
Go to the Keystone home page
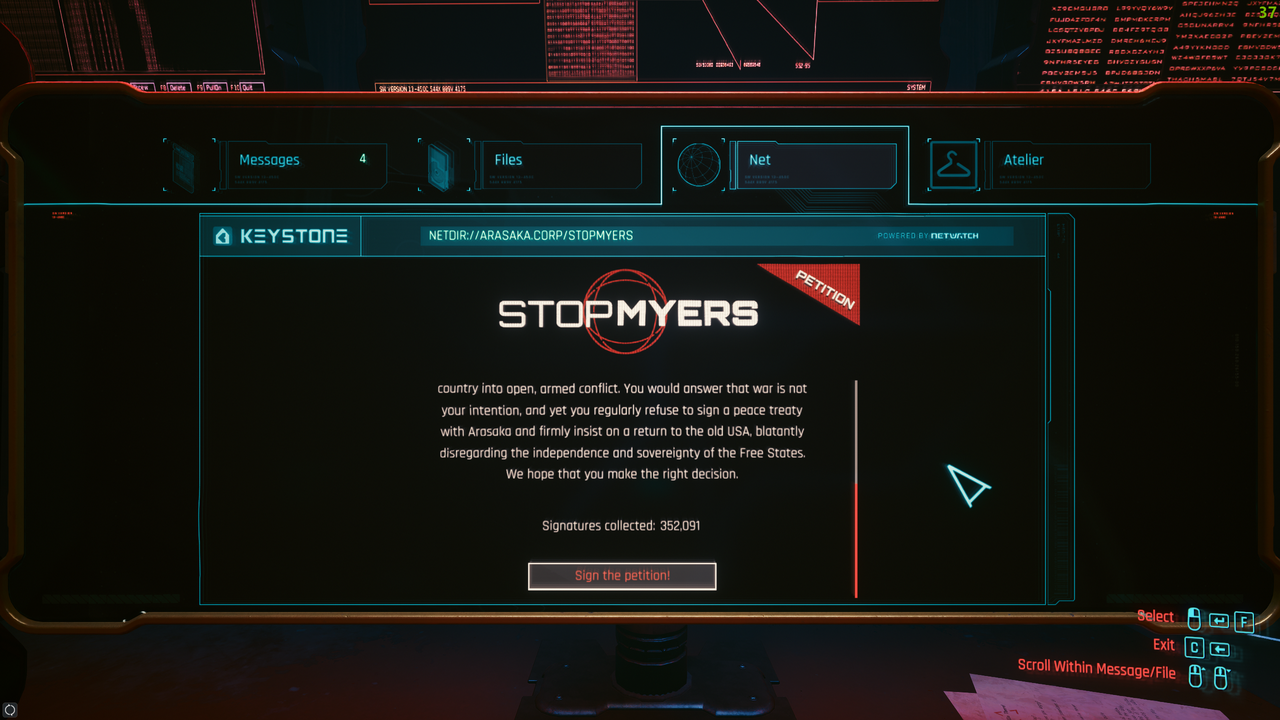[281, 237]
